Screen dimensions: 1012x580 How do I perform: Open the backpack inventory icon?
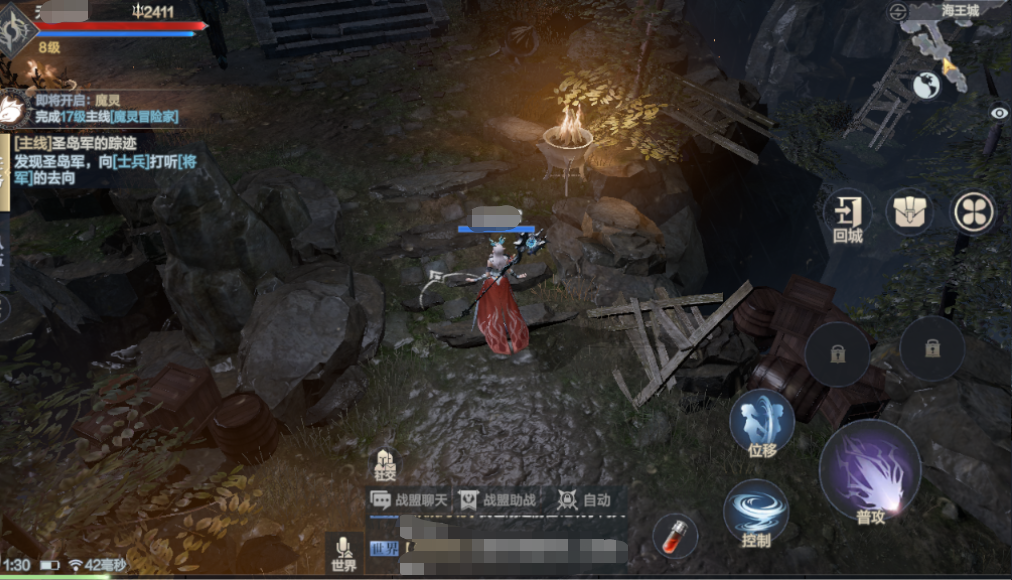pos(910,211)
